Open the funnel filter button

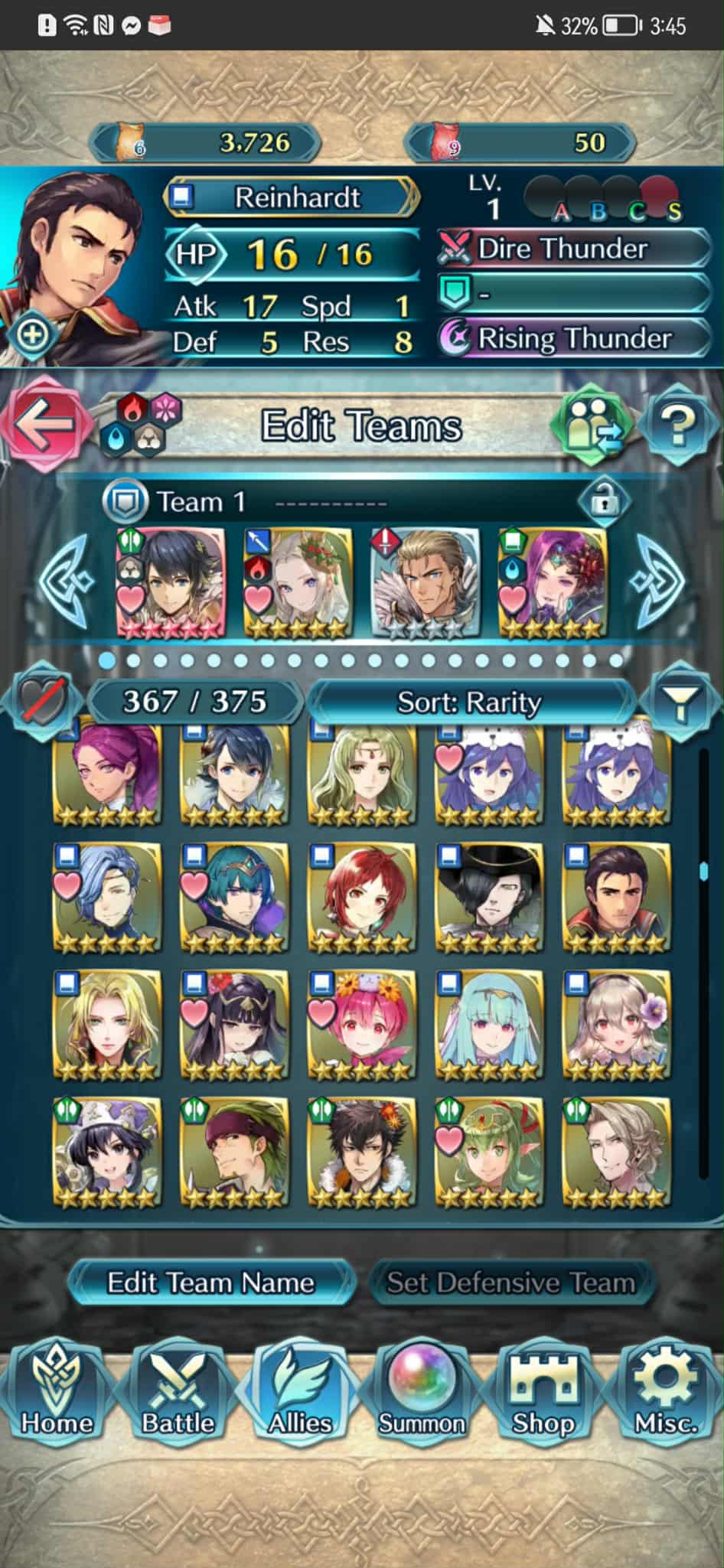click(x=679, y=702)
